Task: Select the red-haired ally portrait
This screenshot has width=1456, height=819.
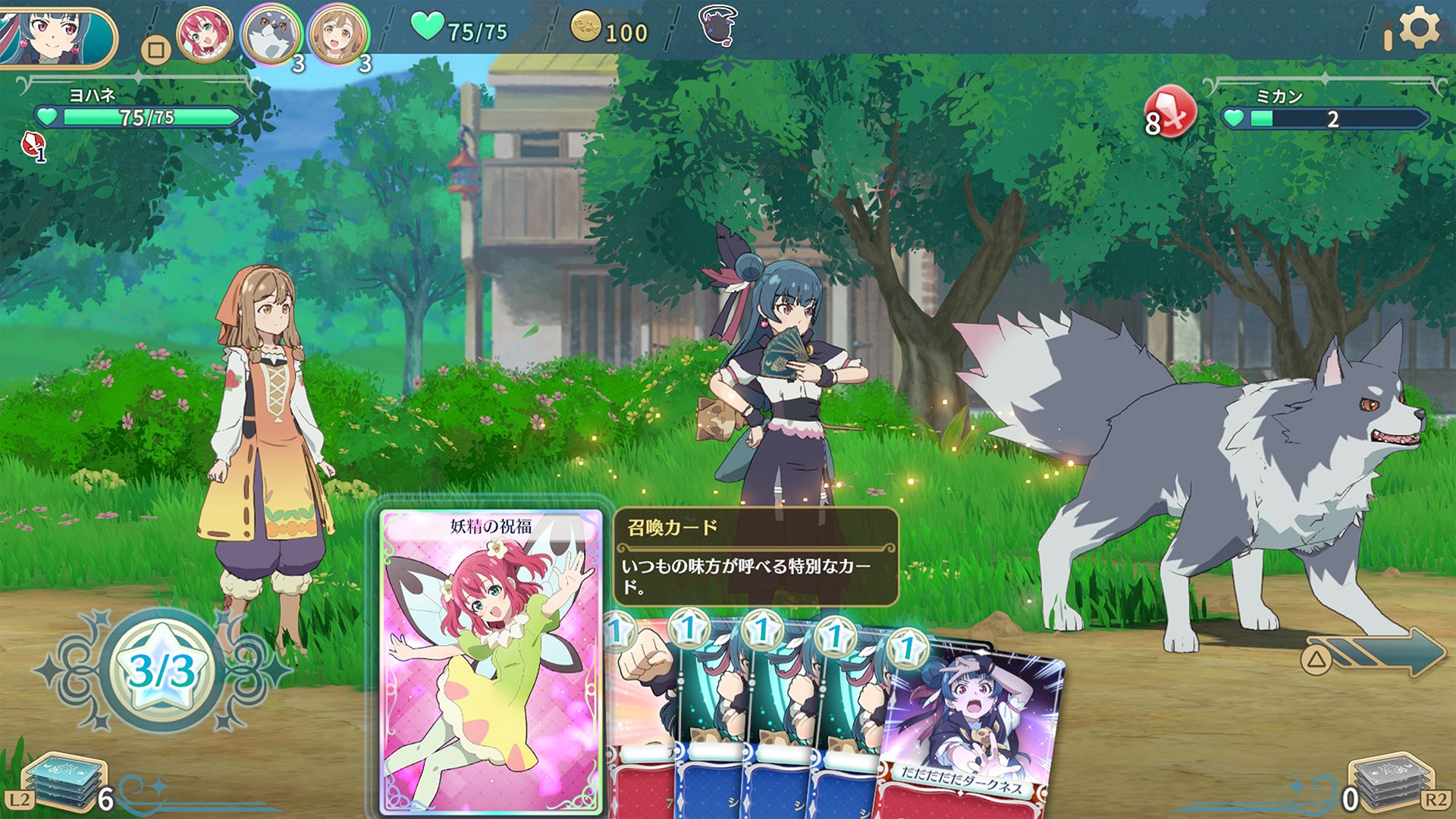Action: click(204, 36)
